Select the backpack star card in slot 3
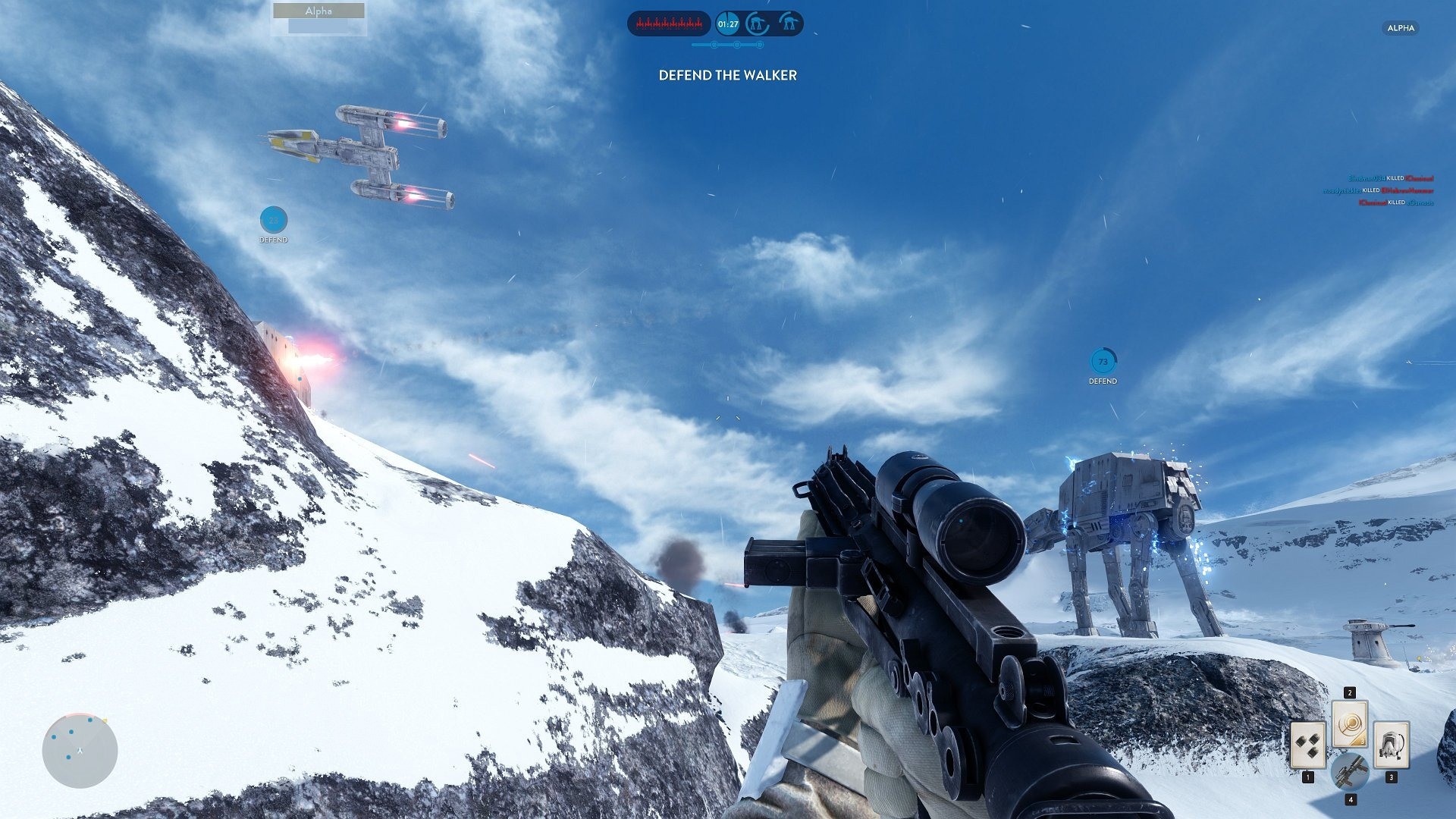 point(1392,744)
